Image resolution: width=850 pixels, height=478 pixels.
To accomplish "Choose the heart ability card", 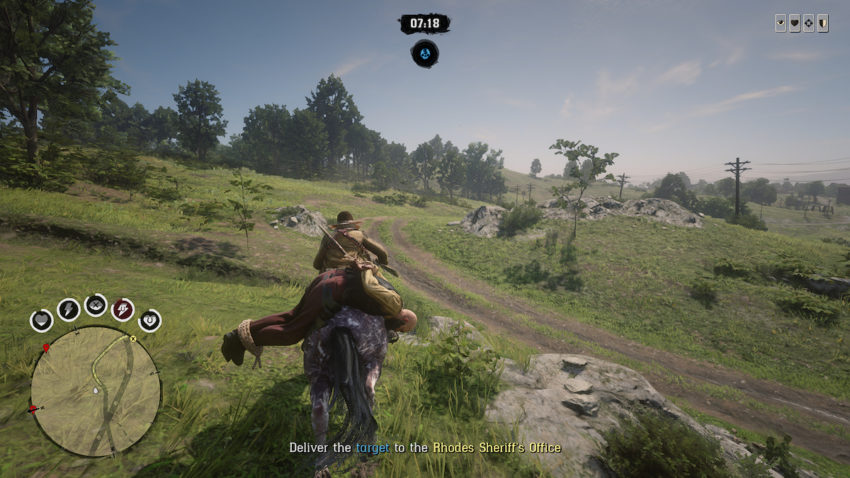I will [x=794, y=24].
